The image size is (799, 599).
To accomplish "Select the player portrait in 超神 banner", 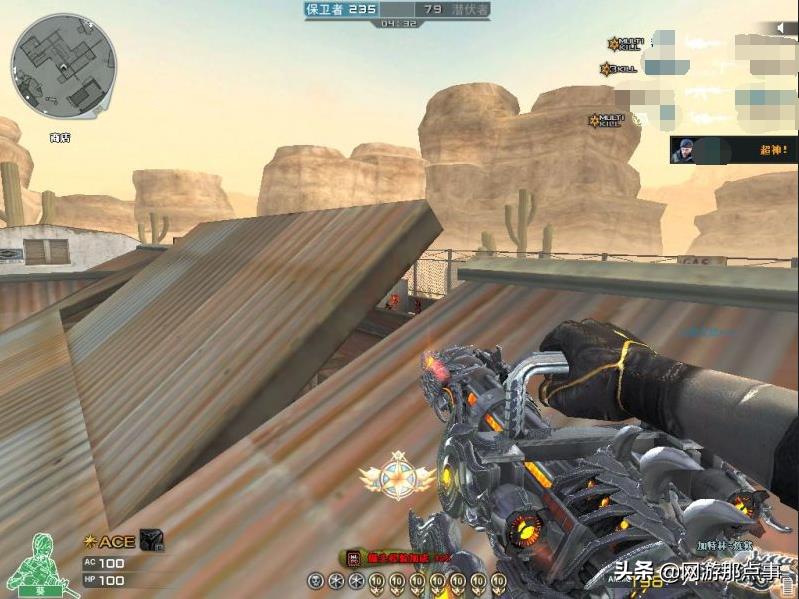I will click(685, 151).
